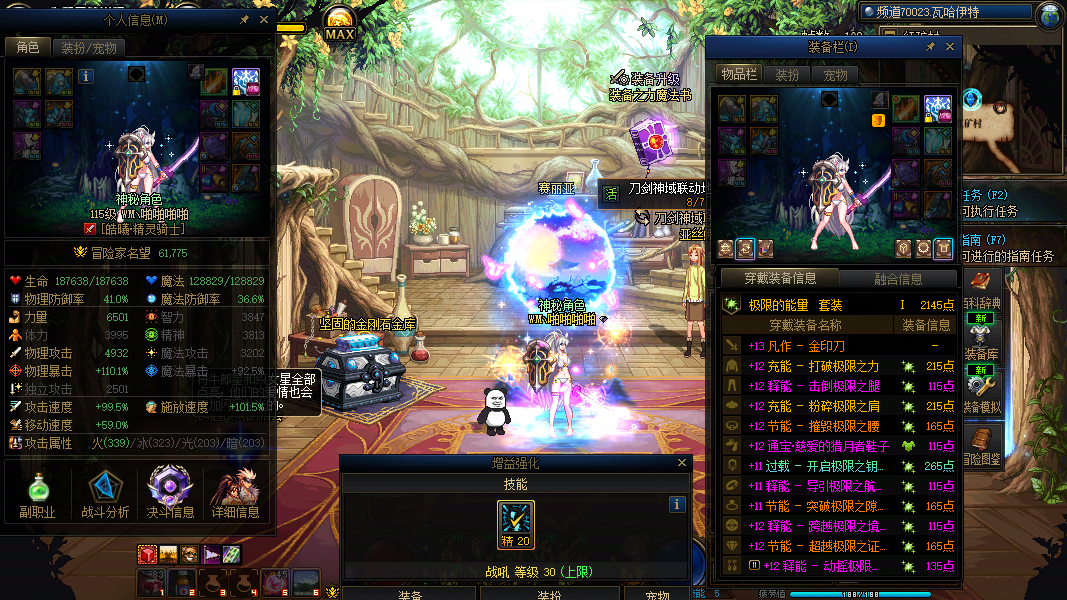Screen dimensions: 1067x600
Task: Open the 副职业 sub-profession panel
Action: 36,495
